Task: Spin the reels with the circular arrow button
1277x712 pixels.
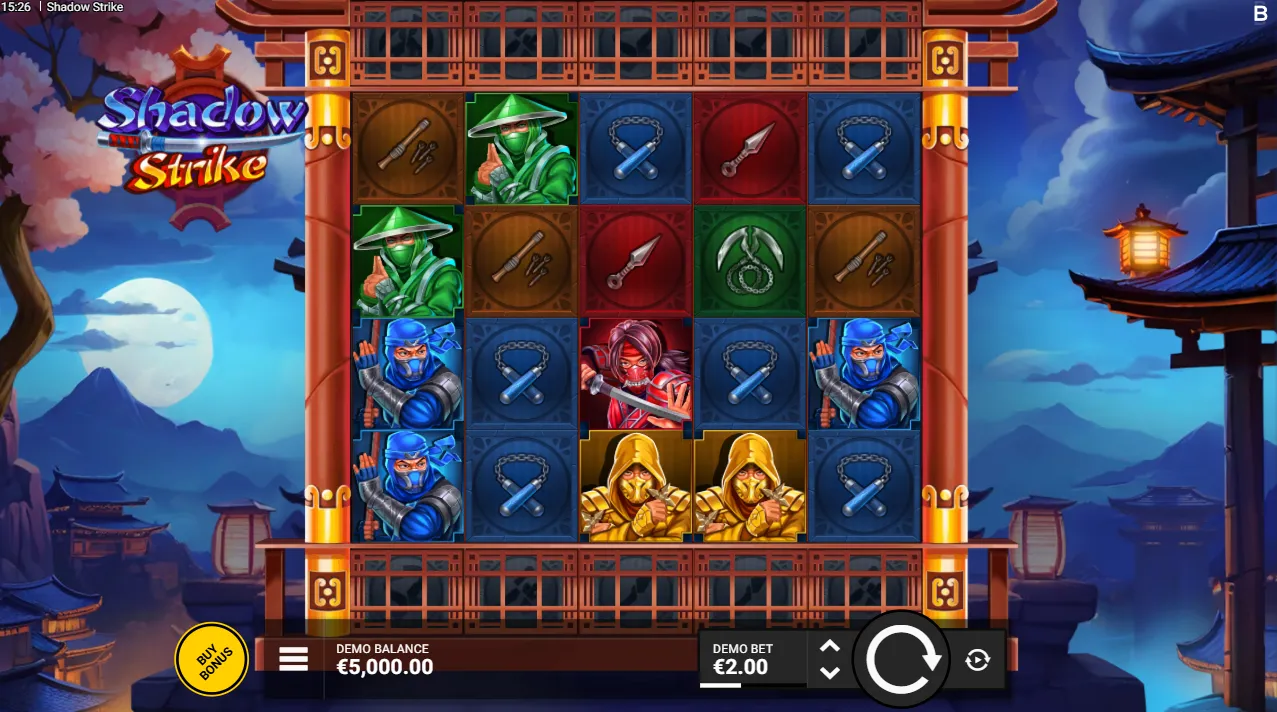Action: tap(903, 659)
